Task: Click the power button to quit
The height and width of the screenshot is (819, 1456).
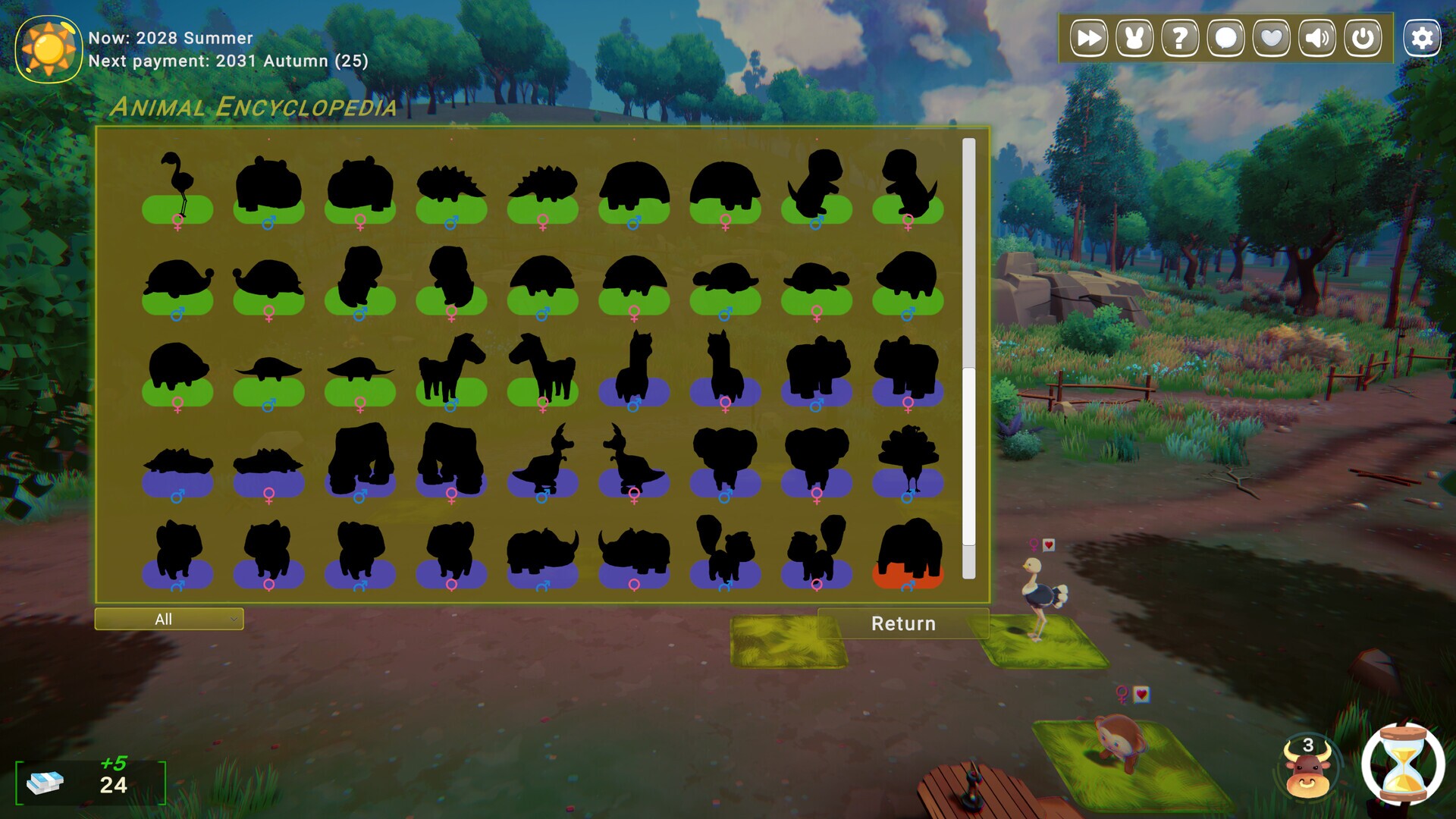Action: (x=1361, y=36)
